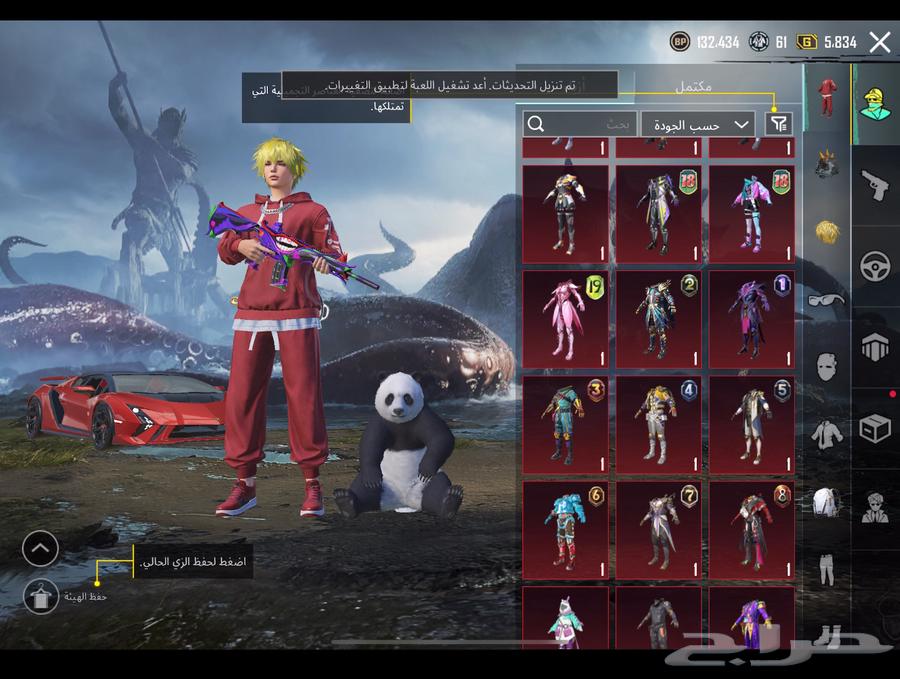Select the red outfit sub-category
The height and width of the screenshot is (679, 900).
[x=826, y=98]
